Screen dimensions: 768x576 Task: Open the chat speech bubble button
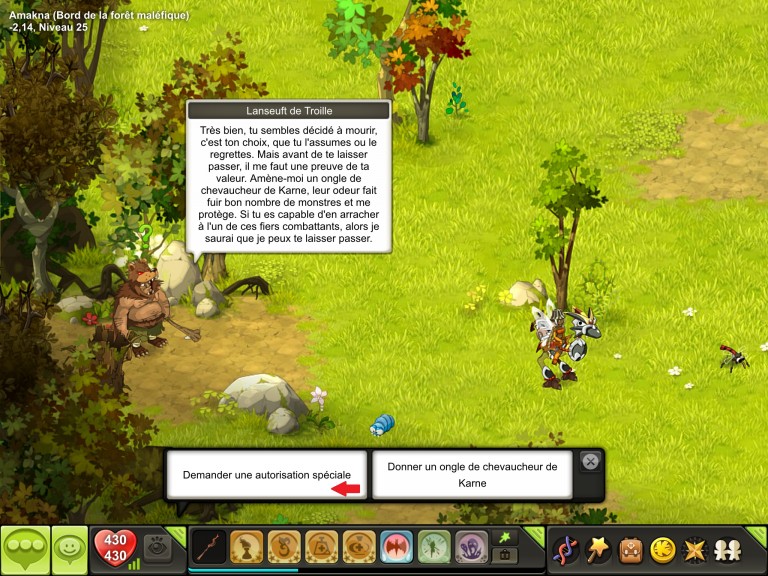coord(25,549)
